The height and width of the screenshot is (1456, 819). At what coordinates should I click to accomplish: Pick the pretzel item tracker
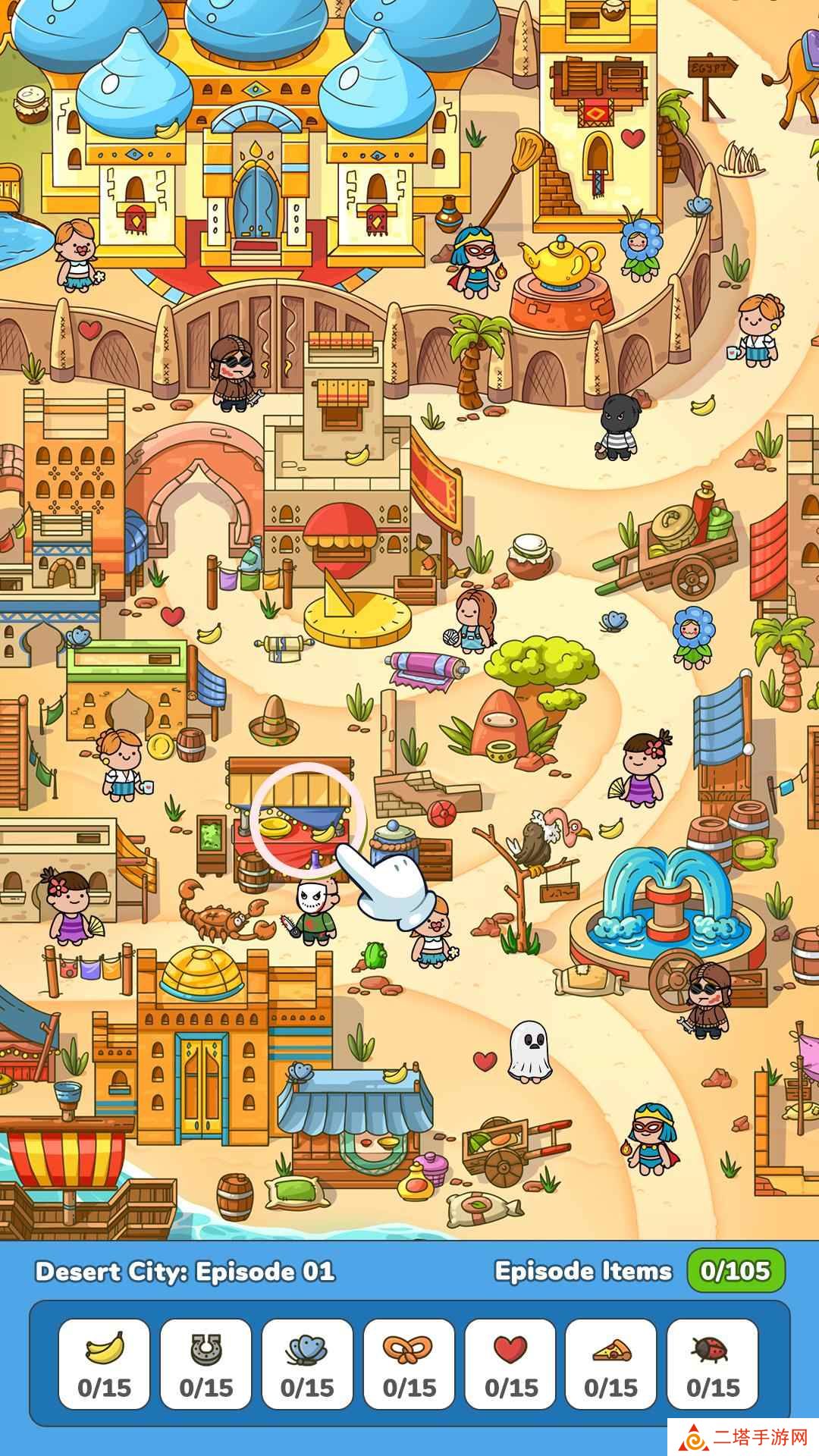click(x=409, y=1363)
